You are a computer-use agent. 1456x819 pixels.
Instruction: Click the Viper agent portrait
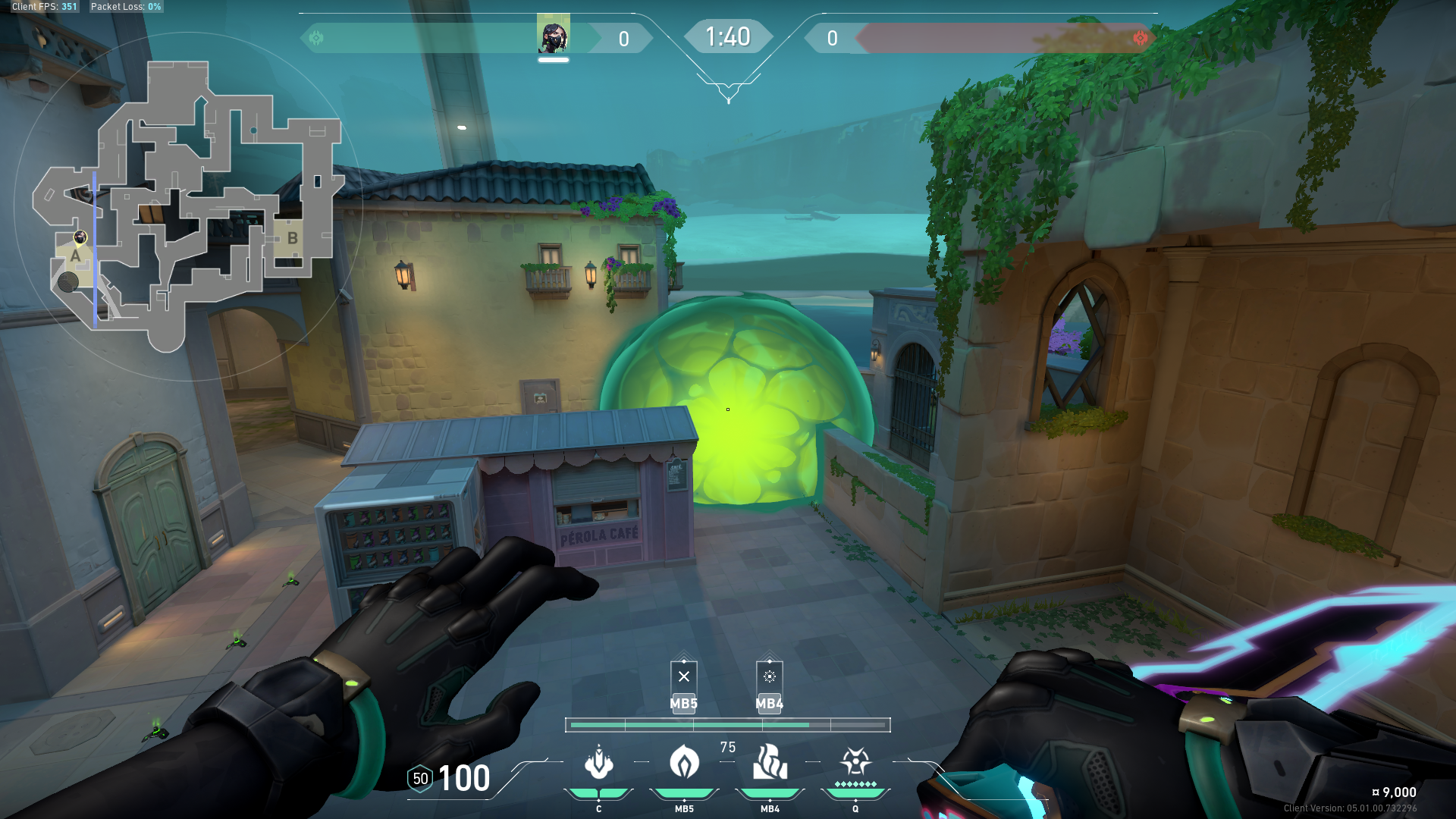pyautogui.click(x=554, y=36)
